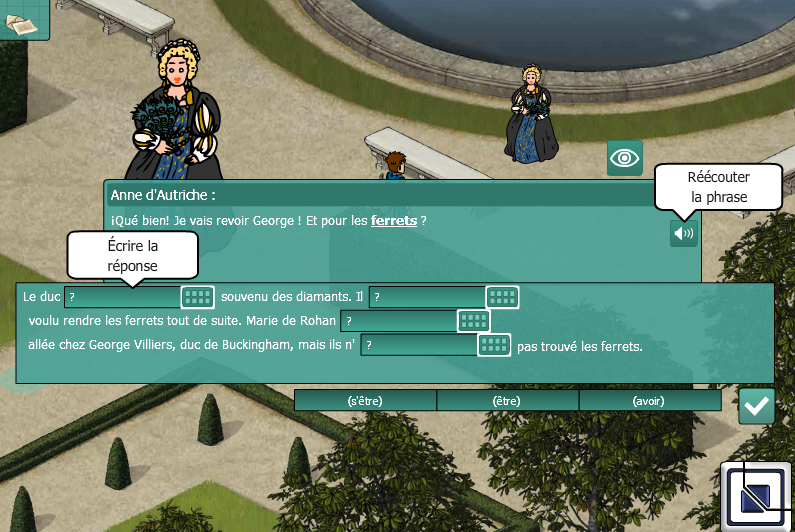This screenshot has height=532, width=795.
Task: Open the blue square panel button
Action: coord(757,497)
